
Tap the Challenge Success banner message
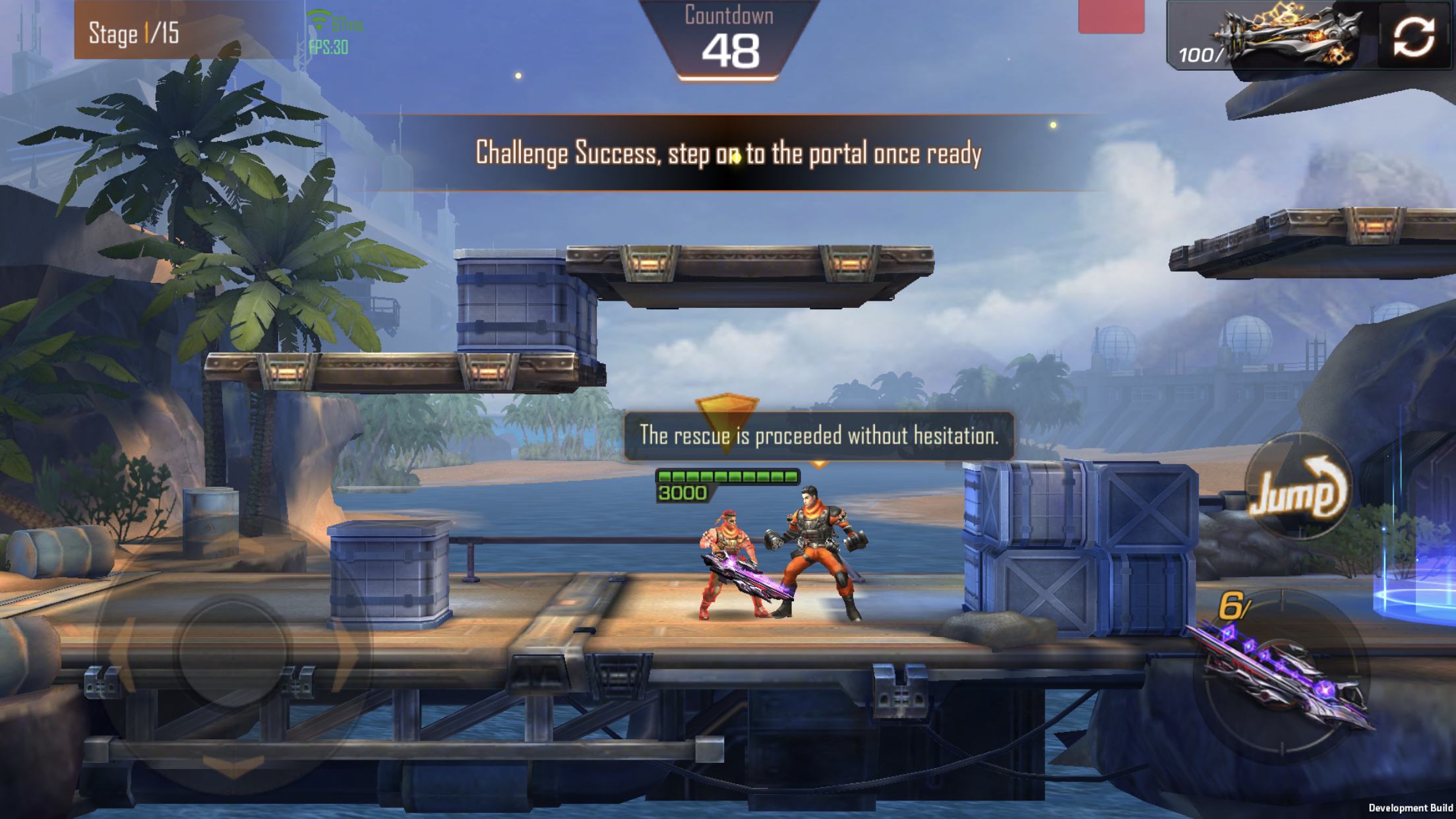point(728,154)
